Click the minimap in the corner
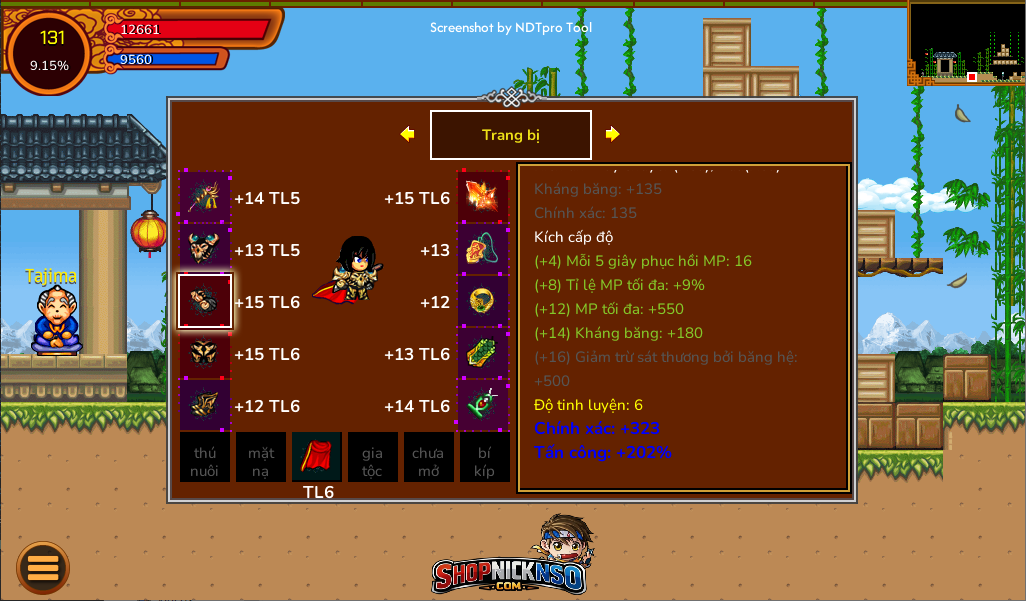1026x601 pixels. coord(966,43)
